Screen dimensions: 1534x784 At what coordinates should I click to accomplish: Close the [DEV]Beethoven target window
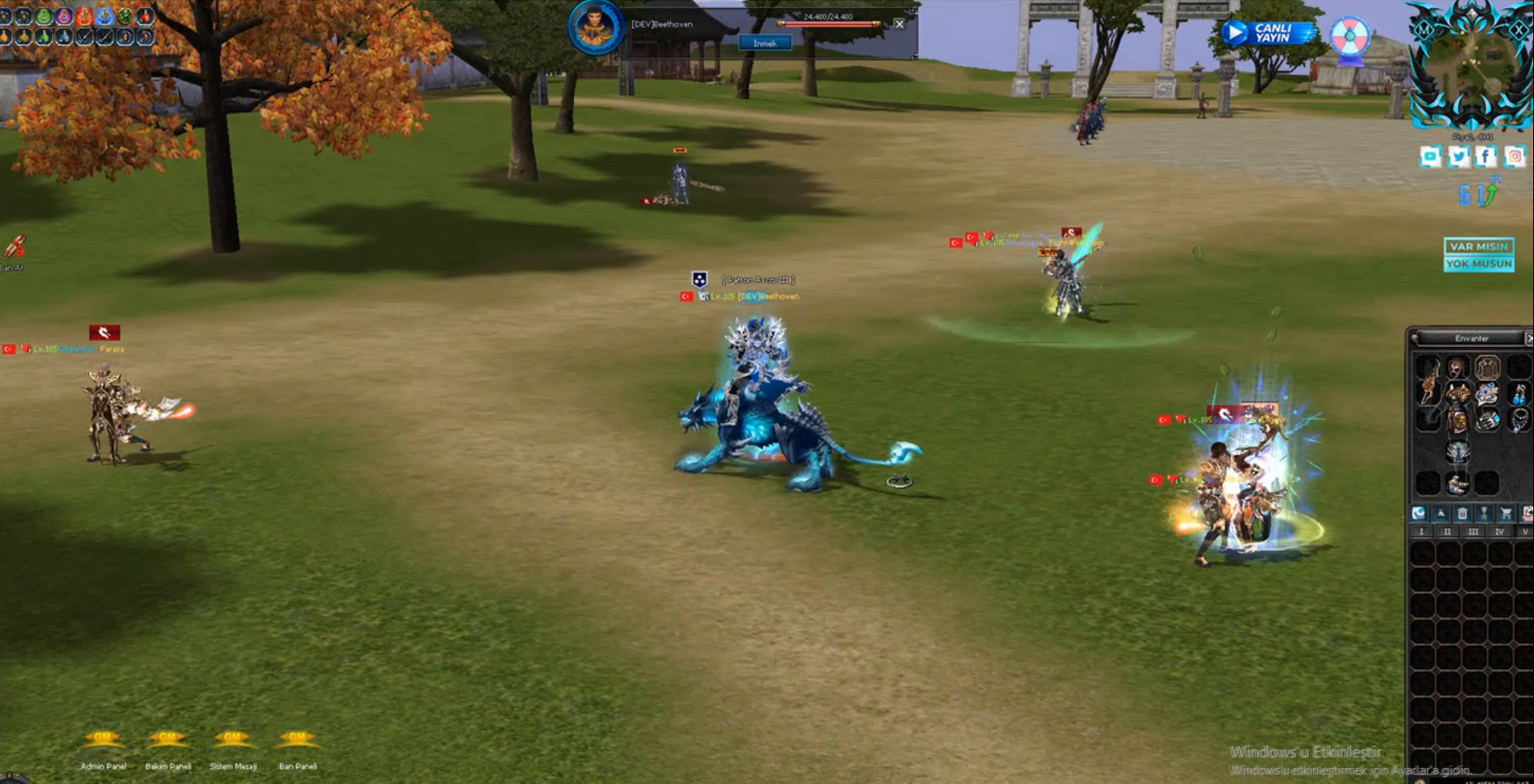(x=899, y=24)
